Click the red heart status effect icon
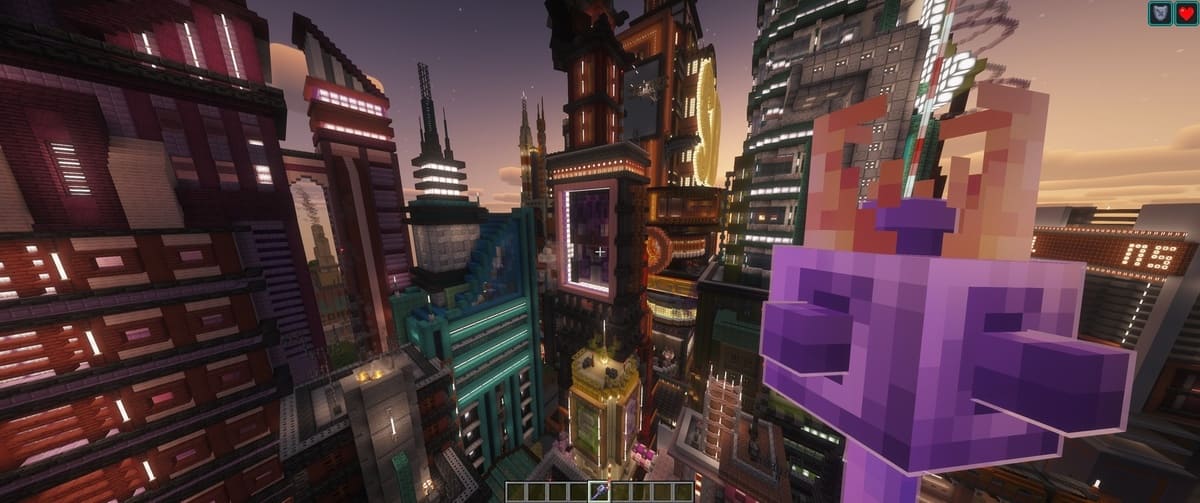The width and height of the screenshot is (1200, 503). [1185, 14]
